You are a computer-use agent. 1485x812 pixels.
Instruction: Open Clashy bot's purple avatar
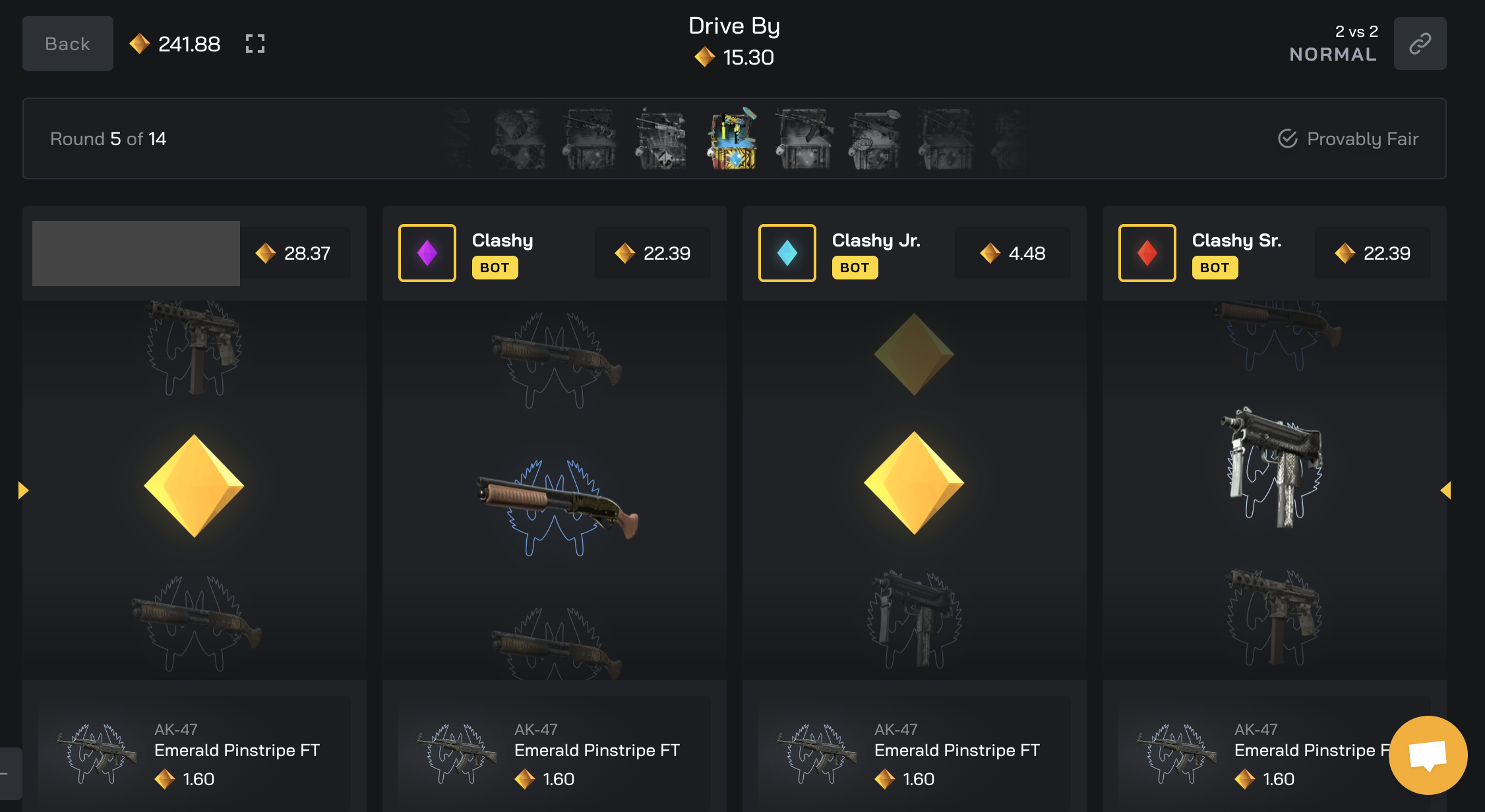click(427, 253)
